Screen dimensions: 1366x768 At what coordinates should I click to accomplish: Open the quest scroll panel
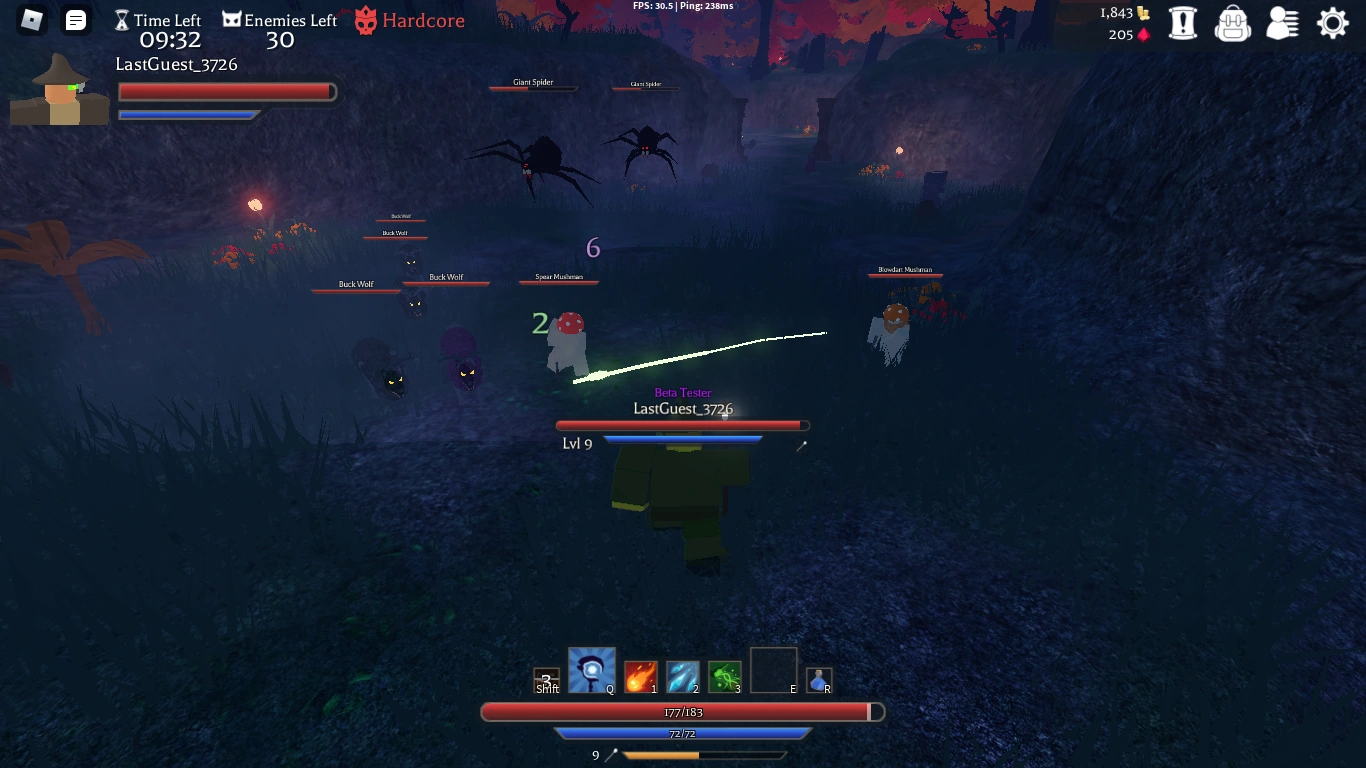point(1183,22)
